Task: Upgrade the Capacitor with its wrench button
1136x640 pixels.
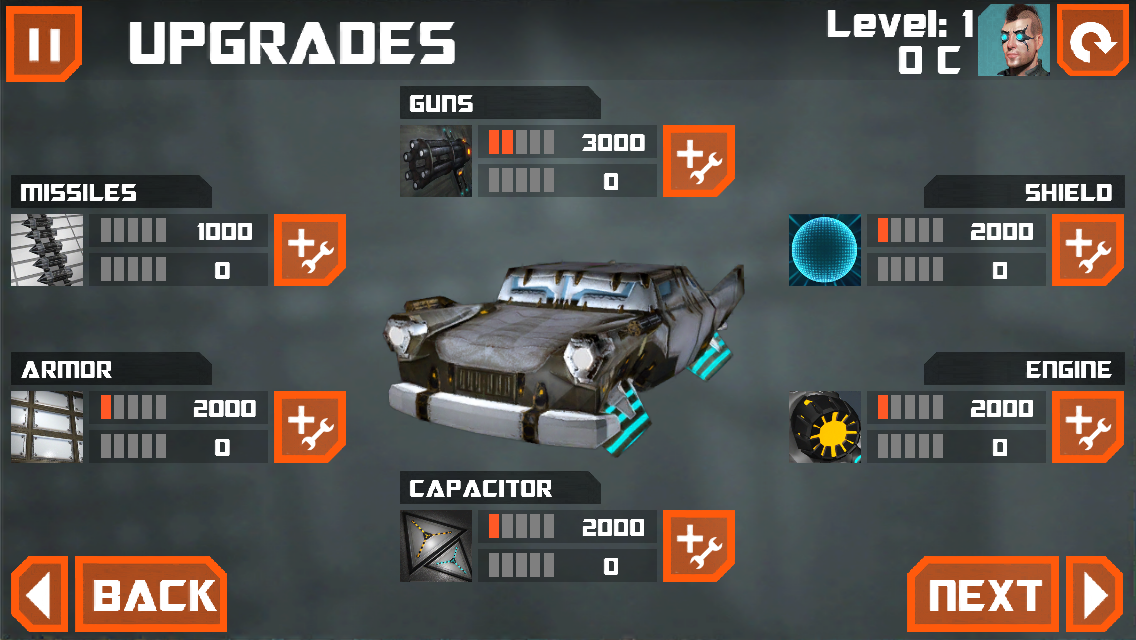Action: [699, 545]
